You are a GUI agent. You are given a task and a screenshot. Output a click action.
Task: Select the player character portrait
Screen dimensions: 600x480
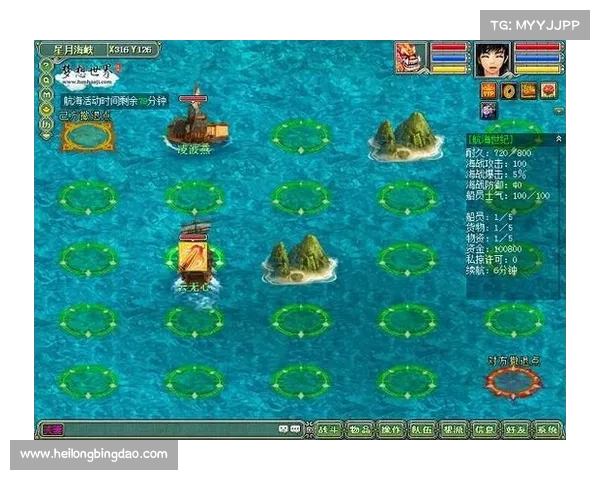pos(491,58)
